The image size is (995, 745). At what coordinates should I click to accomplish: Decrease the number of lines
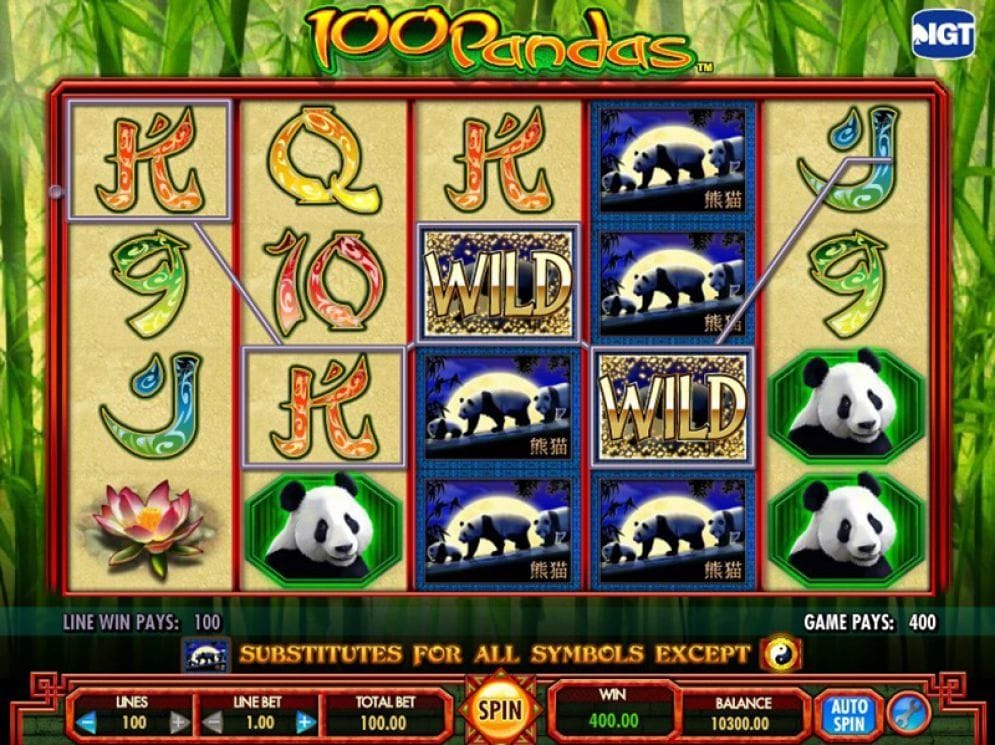(87, 722)
